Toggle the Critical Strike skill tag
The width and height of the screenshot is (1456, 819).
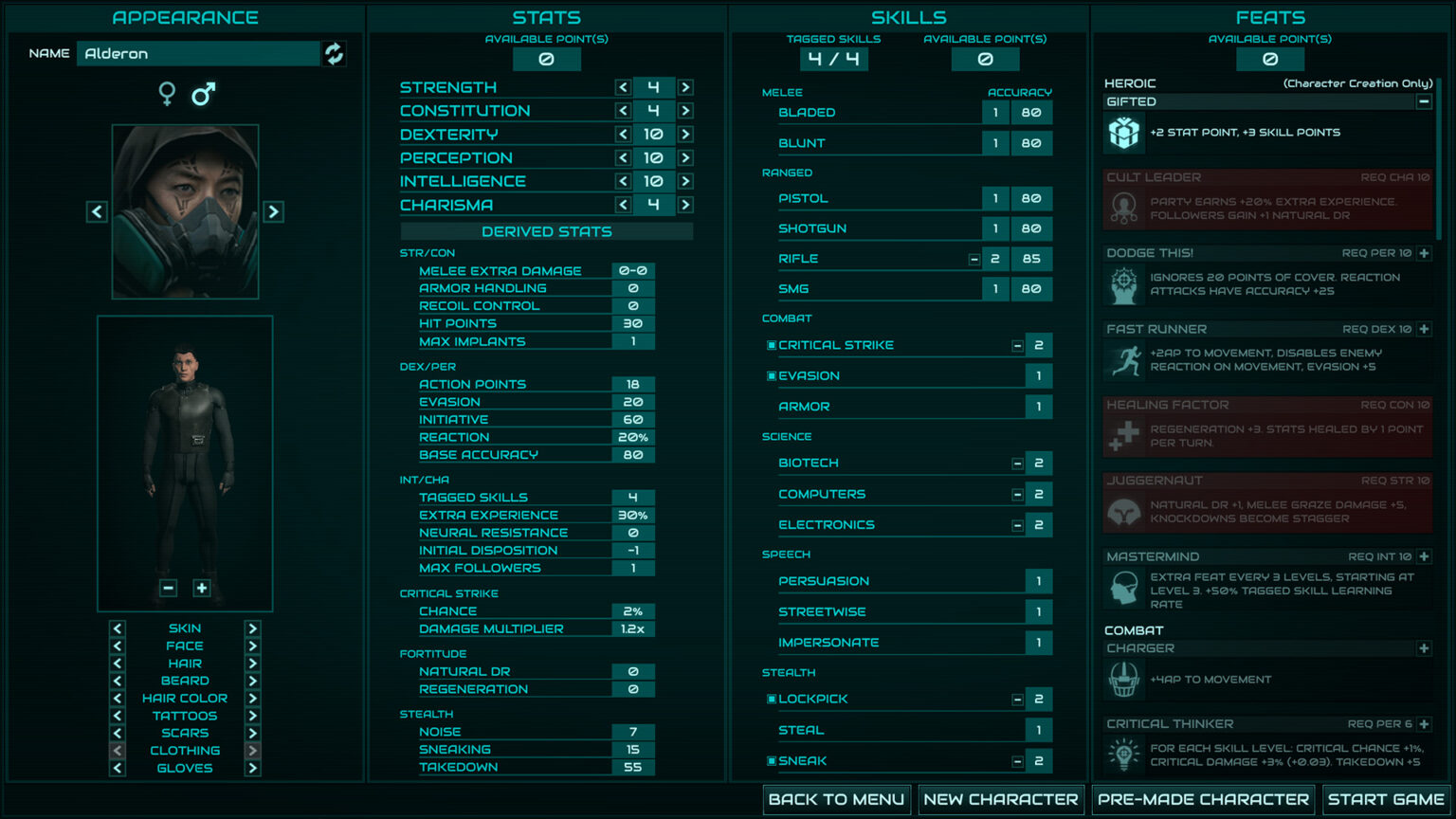tap(773, 345)
